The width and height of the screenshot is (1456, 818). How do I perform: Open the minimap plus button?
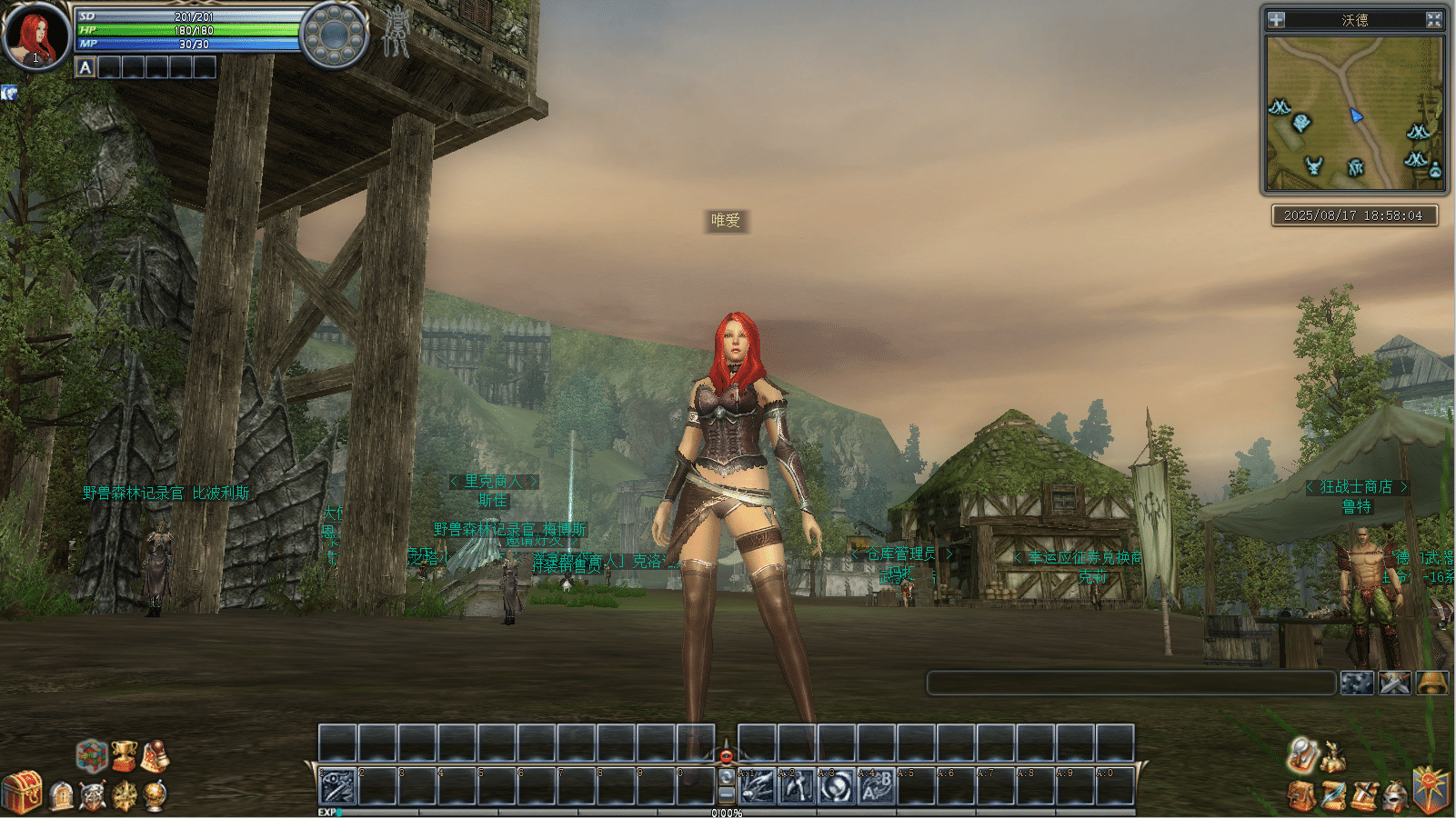pyautogui.click(x=1277, y=19)
